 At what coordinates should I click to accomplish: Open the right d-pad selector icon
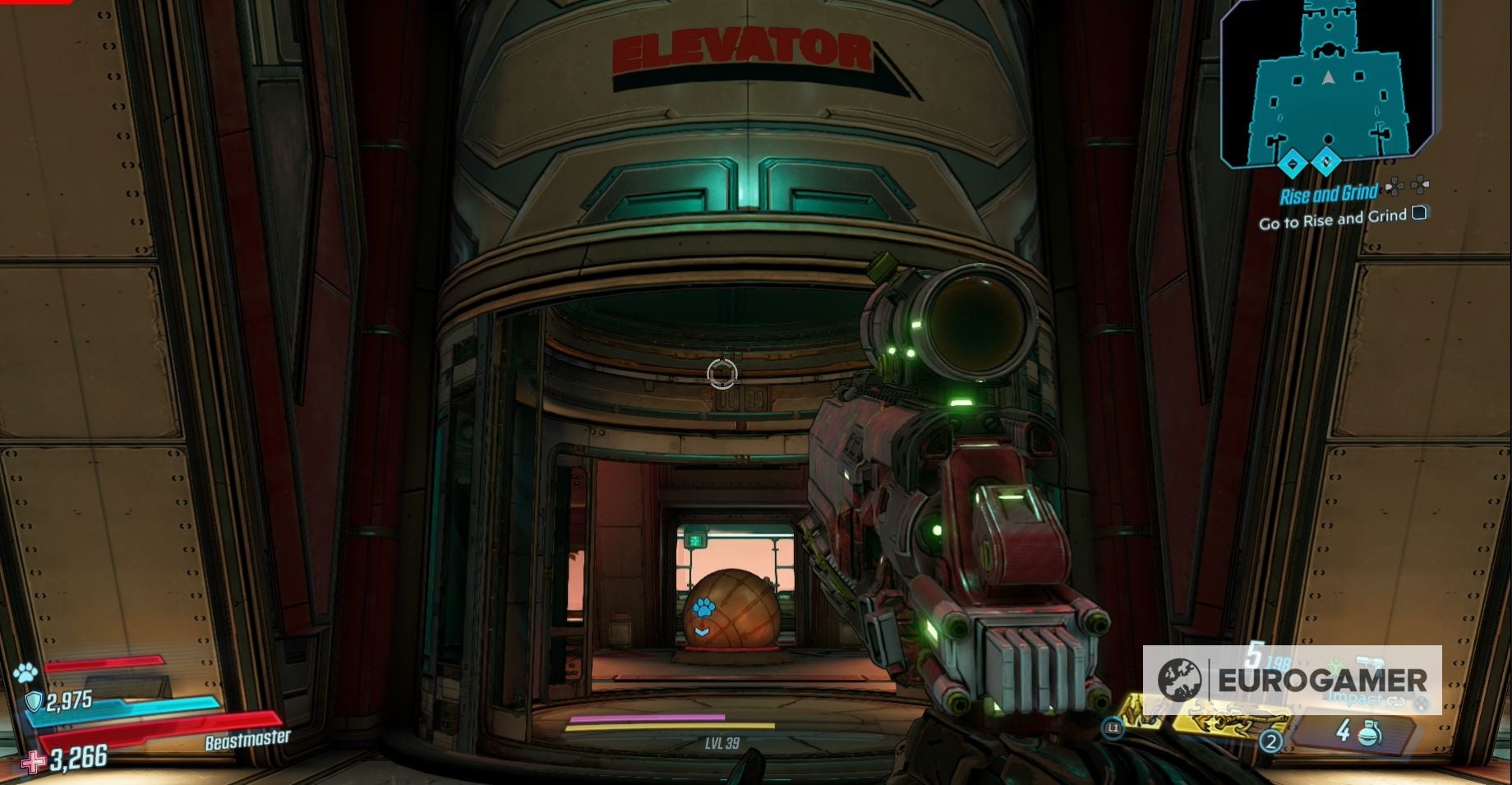pyautogui.click(x=1421, y=186)
